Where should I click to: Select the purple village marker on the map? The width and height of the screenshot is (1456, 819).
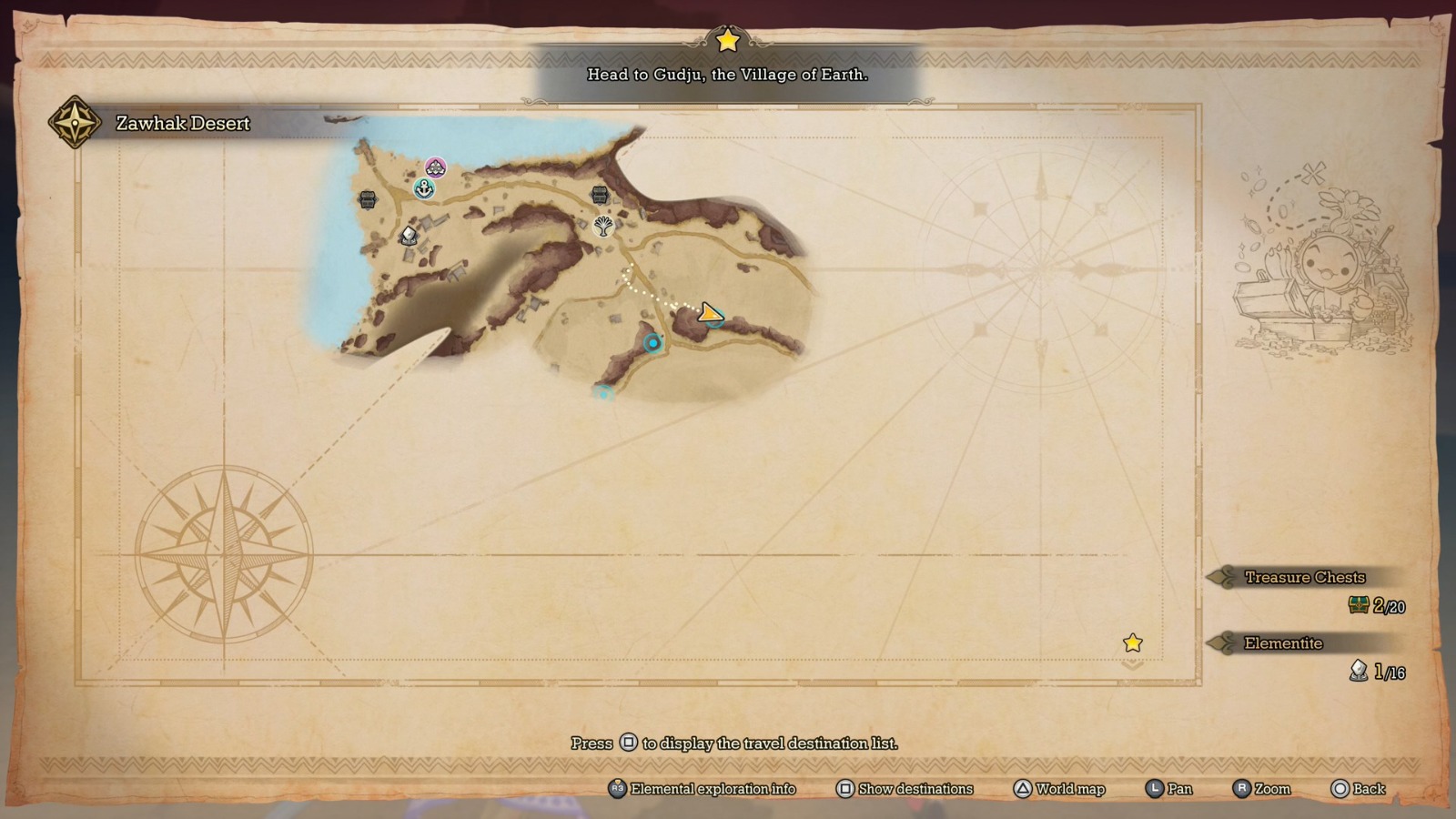coord(436,167)
